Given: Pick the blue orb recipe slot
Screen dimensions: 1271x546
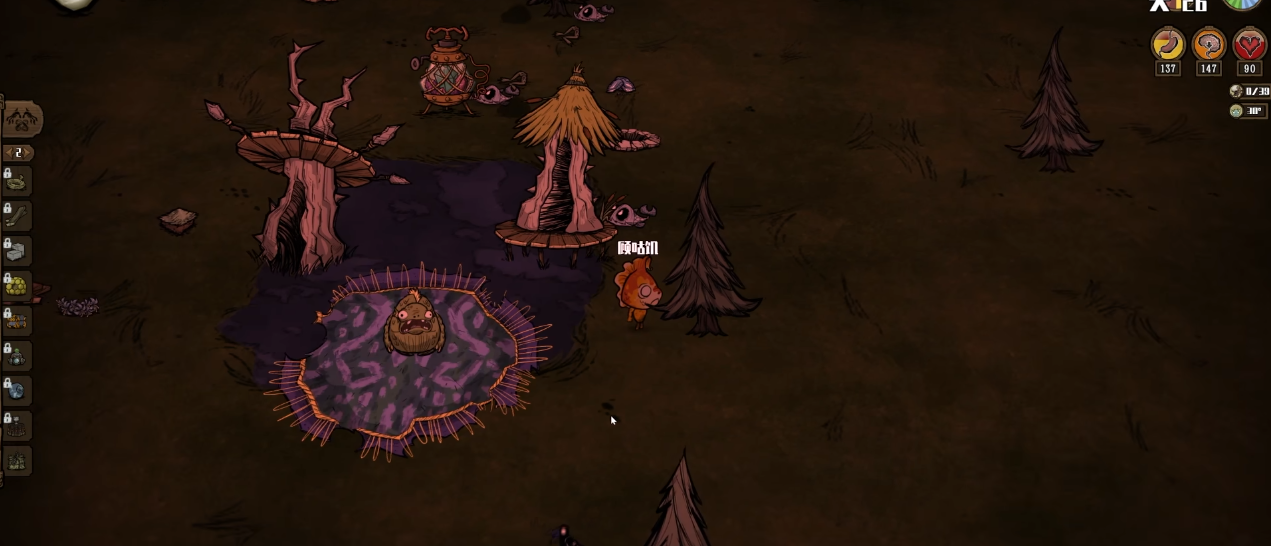Looking at the screenshot, I should coord(18,391).
